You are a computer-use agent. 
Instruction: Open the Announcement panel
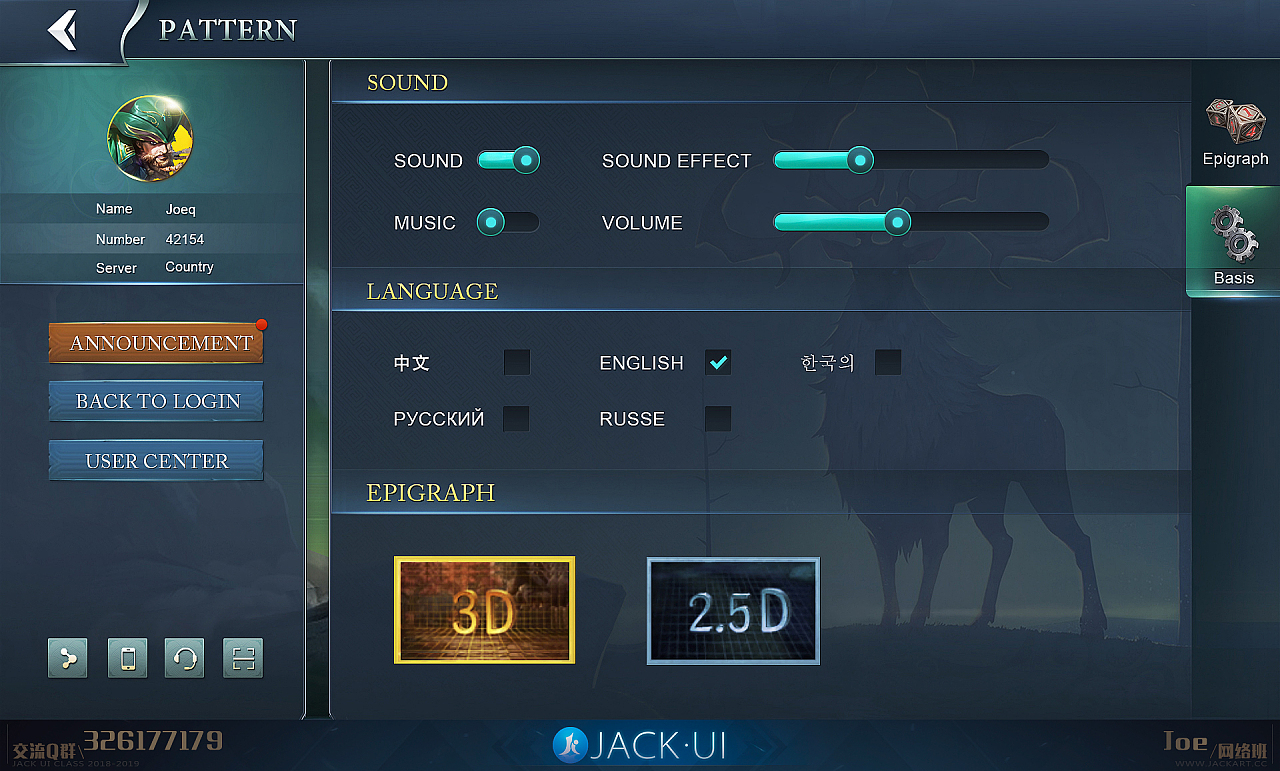(156, 343)
